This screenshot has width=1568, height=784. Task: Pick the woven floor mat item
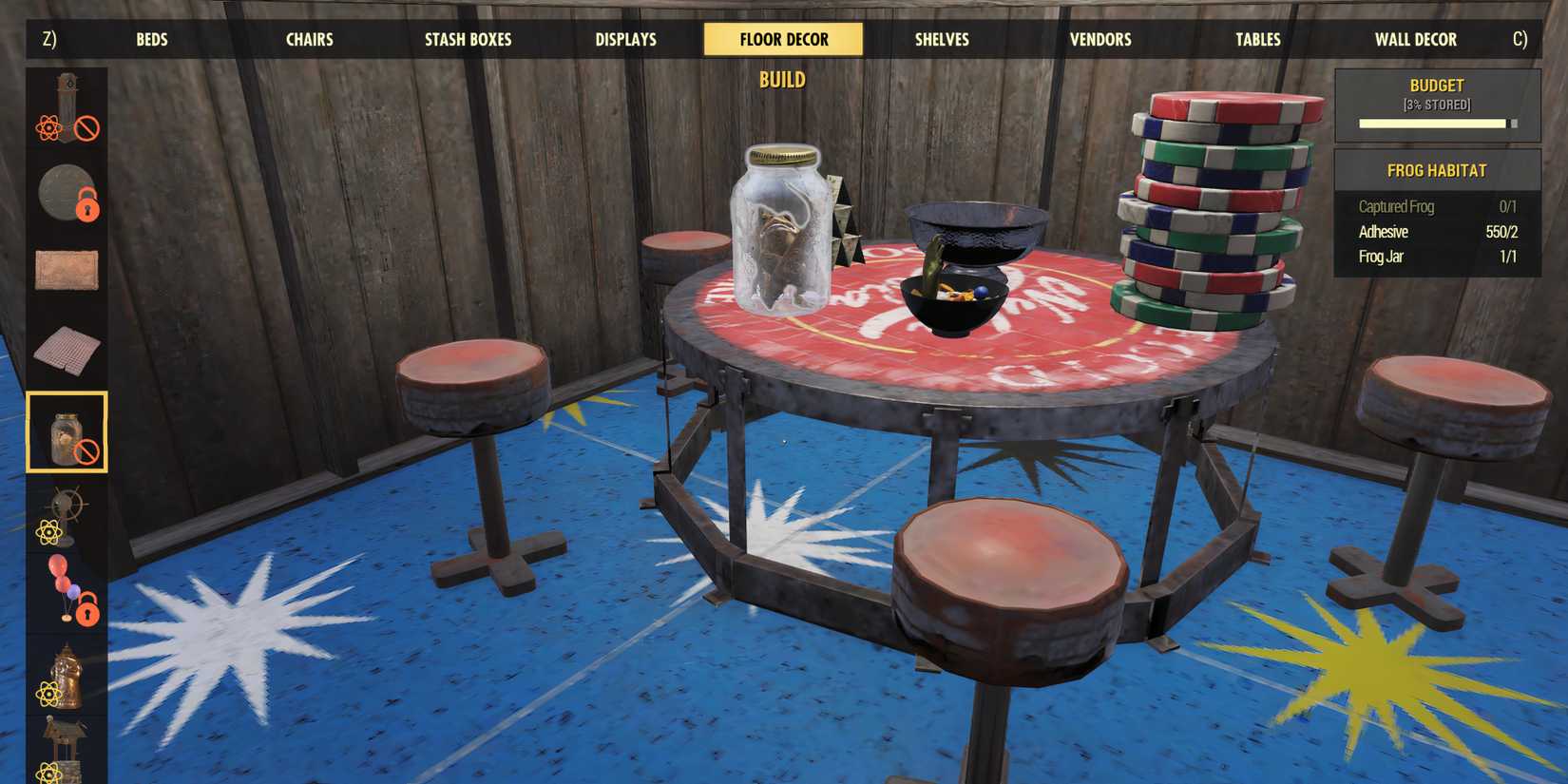pyautogui.click(x=67, y=350)
